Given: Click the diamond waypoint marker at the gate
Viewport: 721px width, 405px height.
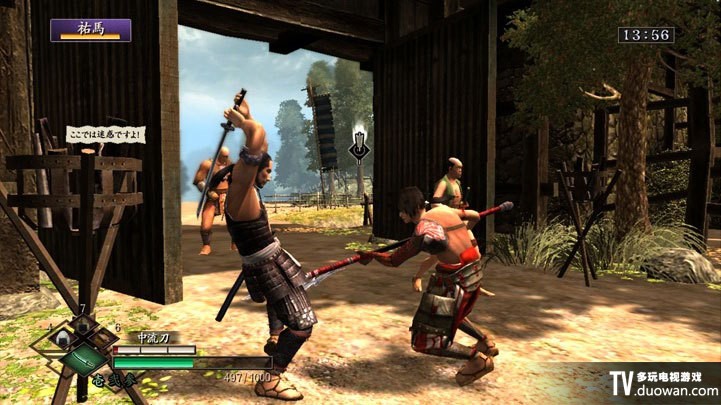Looking at the screenshot, I should (x=359, y=147).
